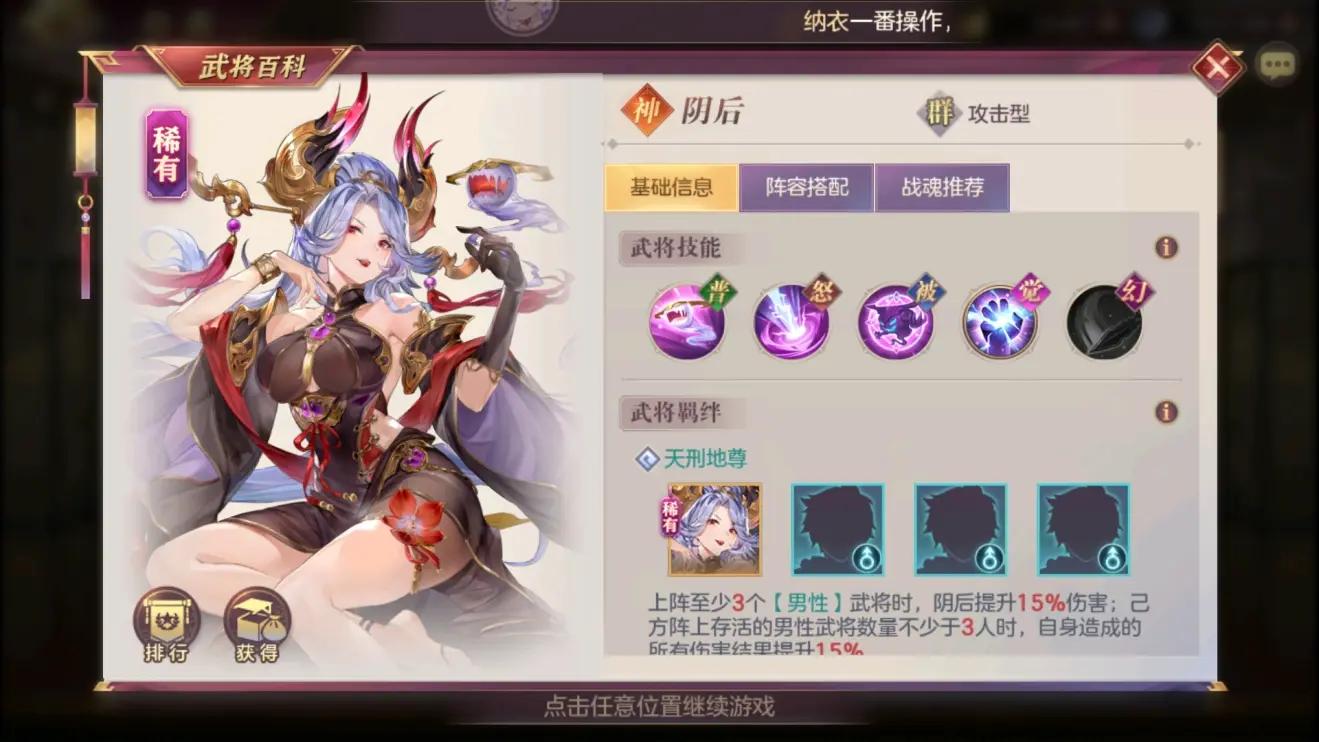Select the first empty bond character slot
Image resolution: width=1319 pixels, height=742 pixels.
838,532
